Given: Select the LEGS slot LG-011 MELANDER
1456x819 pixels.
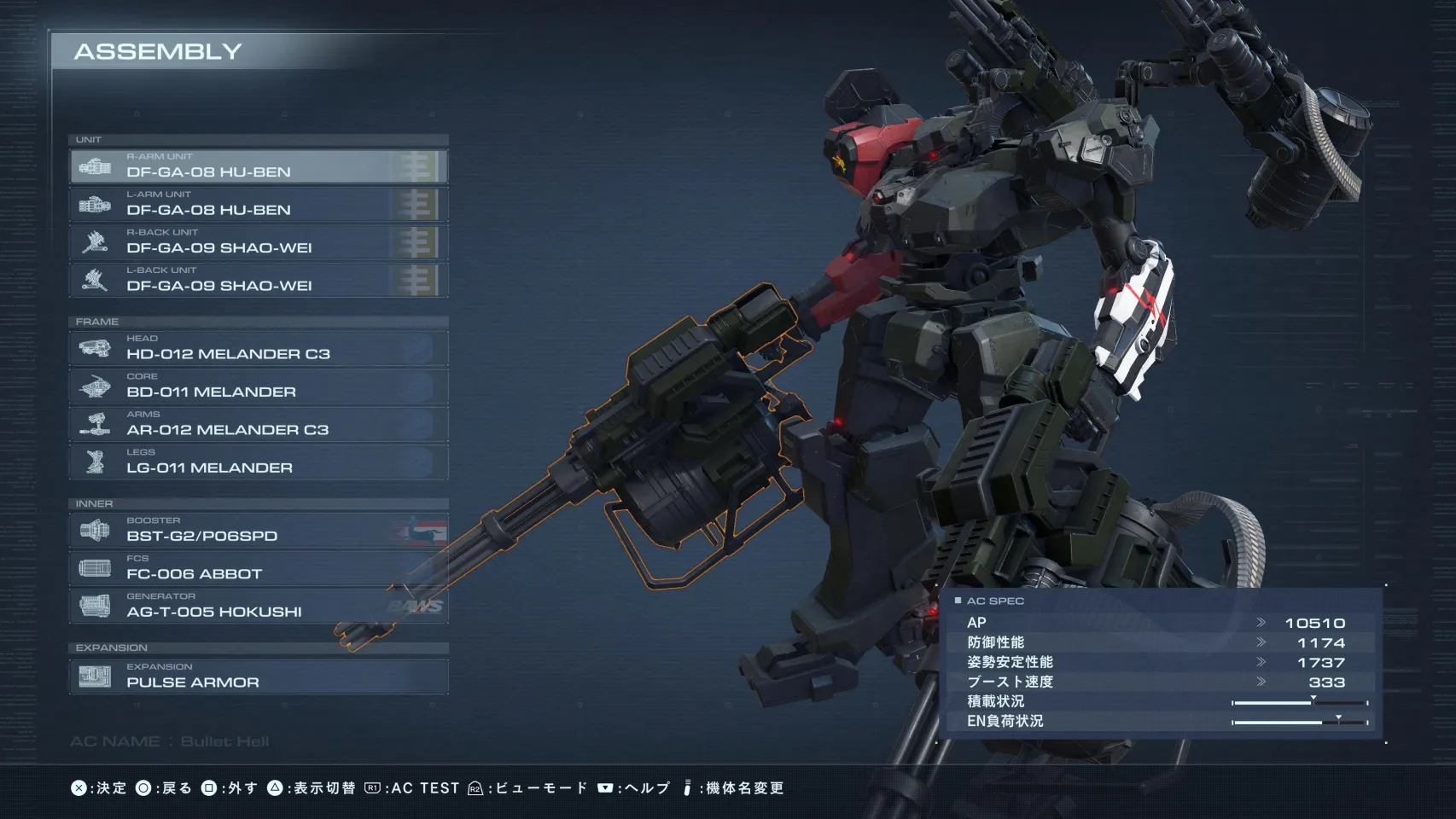Looking at the screenshot, I should (x=259, y=462).
